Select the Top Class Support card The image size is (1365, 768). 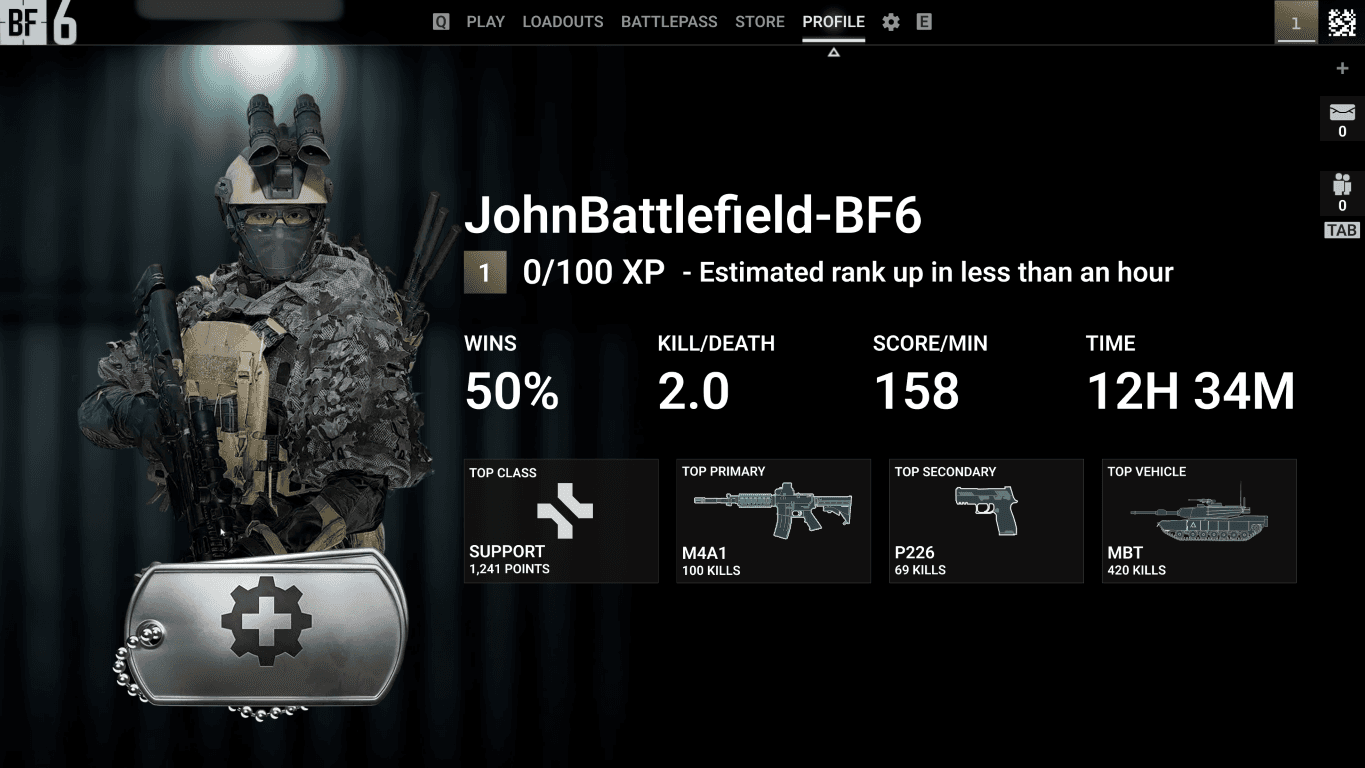click(x=561, y=521)
